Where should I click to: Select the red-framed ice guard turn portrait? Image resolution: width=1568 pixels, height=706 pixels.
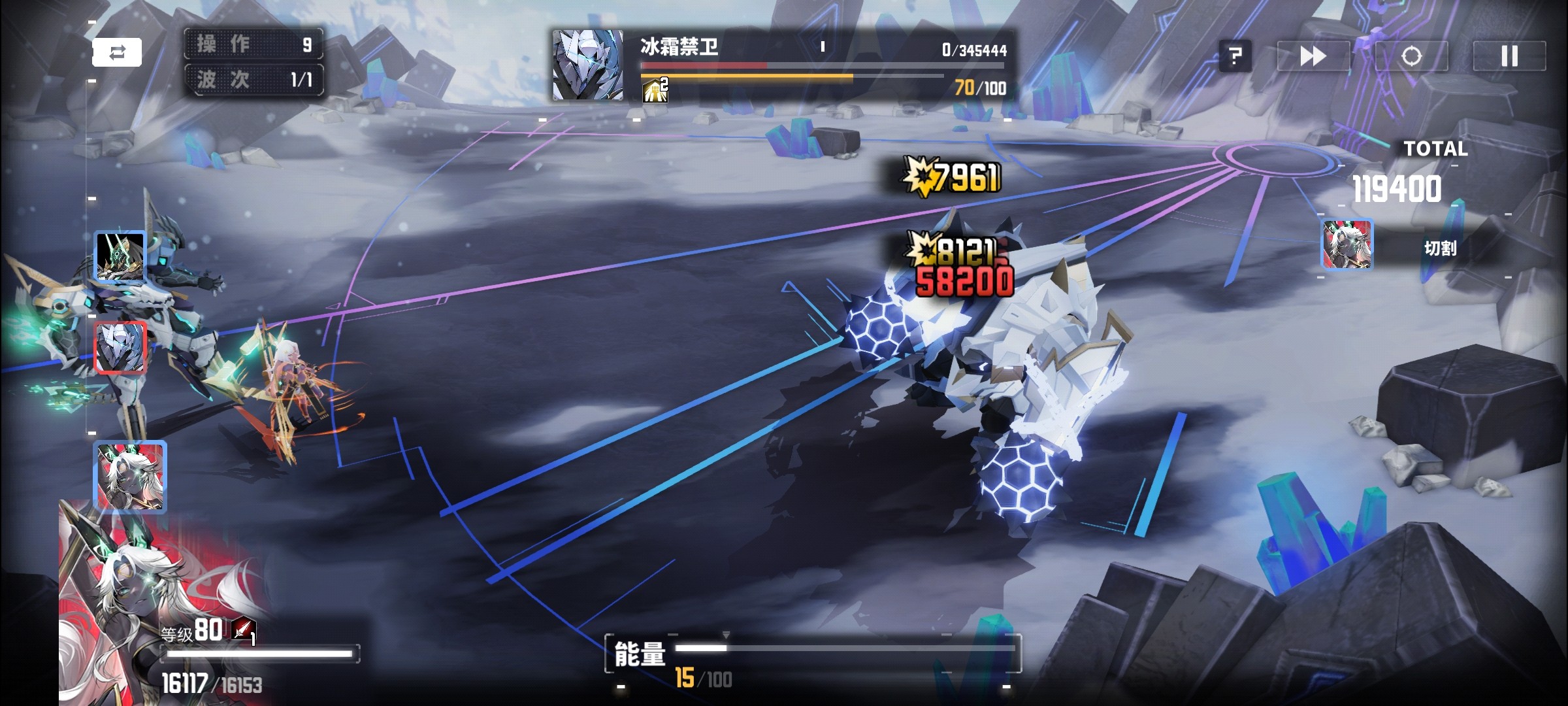coord(120,347)
